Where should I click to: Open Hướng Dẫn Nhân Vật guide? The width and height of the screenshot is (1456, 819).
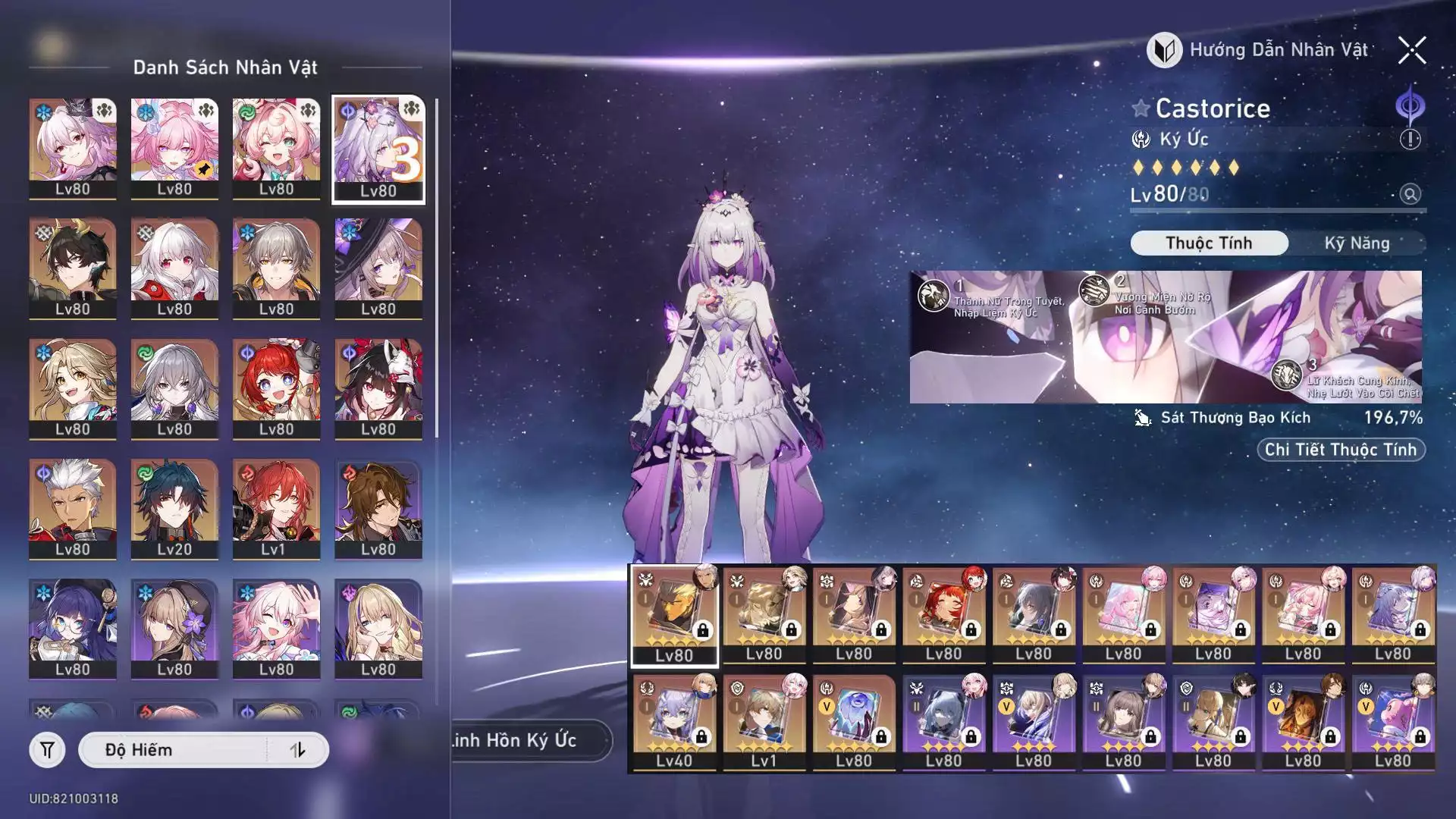(1260, 51)
